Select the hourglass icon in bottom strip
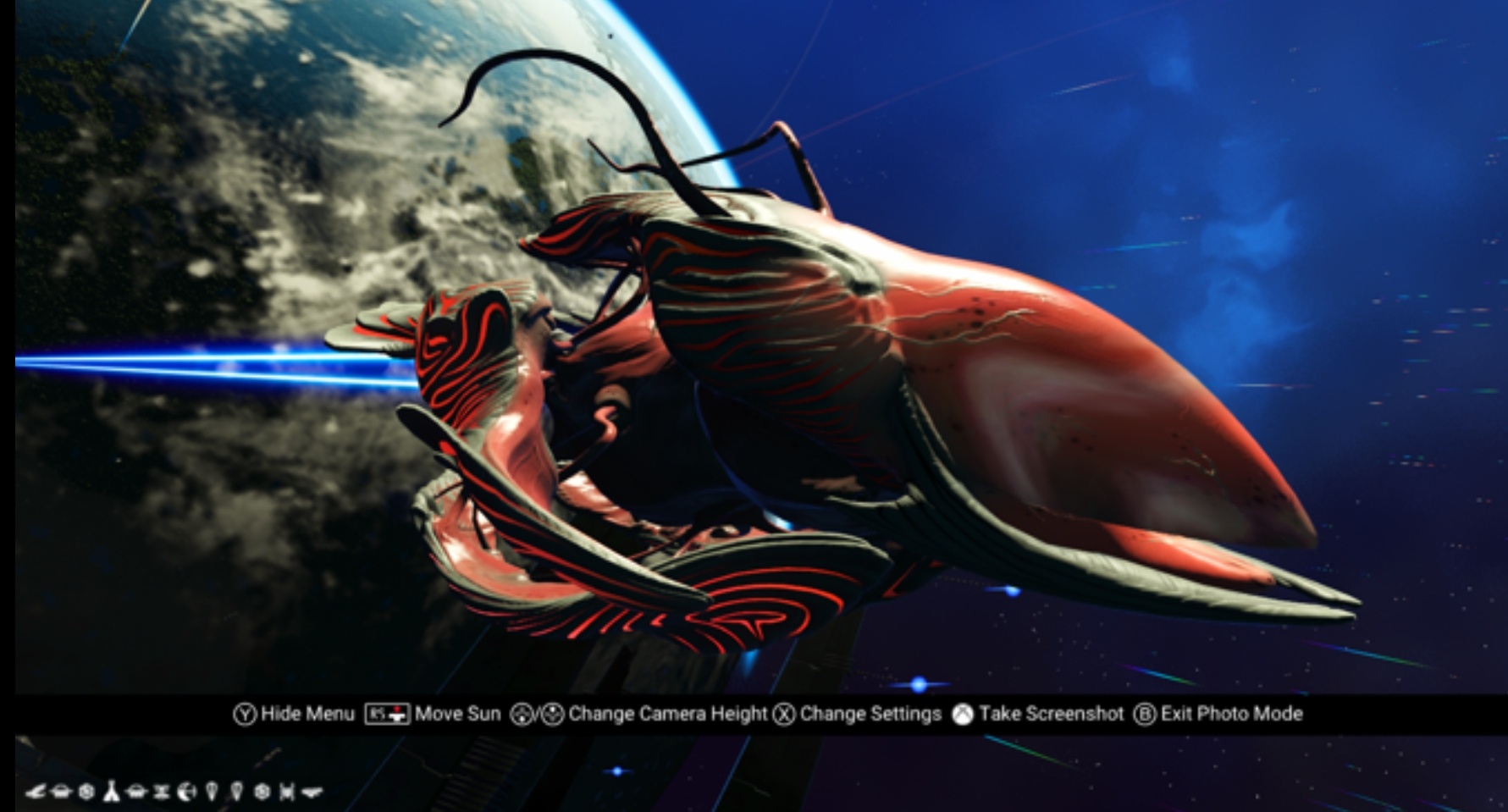1508x812 pixels. click(162, 792)
